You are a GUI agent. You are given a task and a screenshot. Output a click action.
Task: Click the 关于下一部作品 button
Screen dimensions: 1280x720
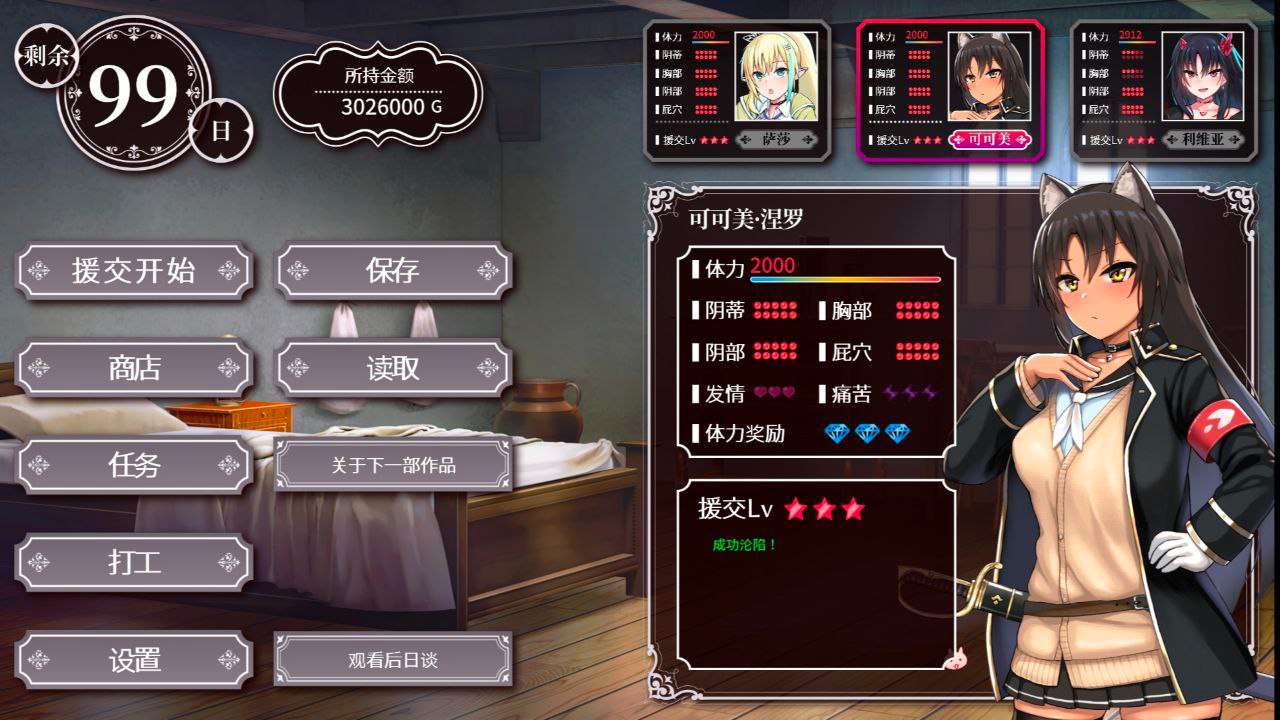click(x=393, y=465)
